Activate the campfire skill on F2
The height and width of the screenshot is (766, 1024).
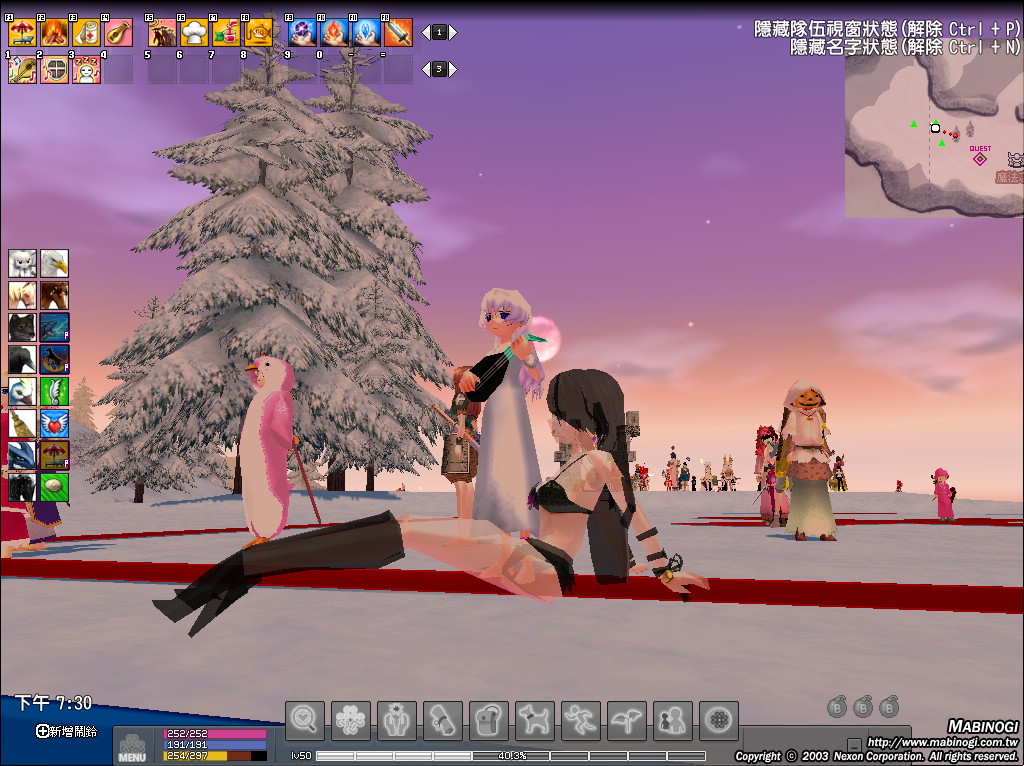click(x=54, y=33)
